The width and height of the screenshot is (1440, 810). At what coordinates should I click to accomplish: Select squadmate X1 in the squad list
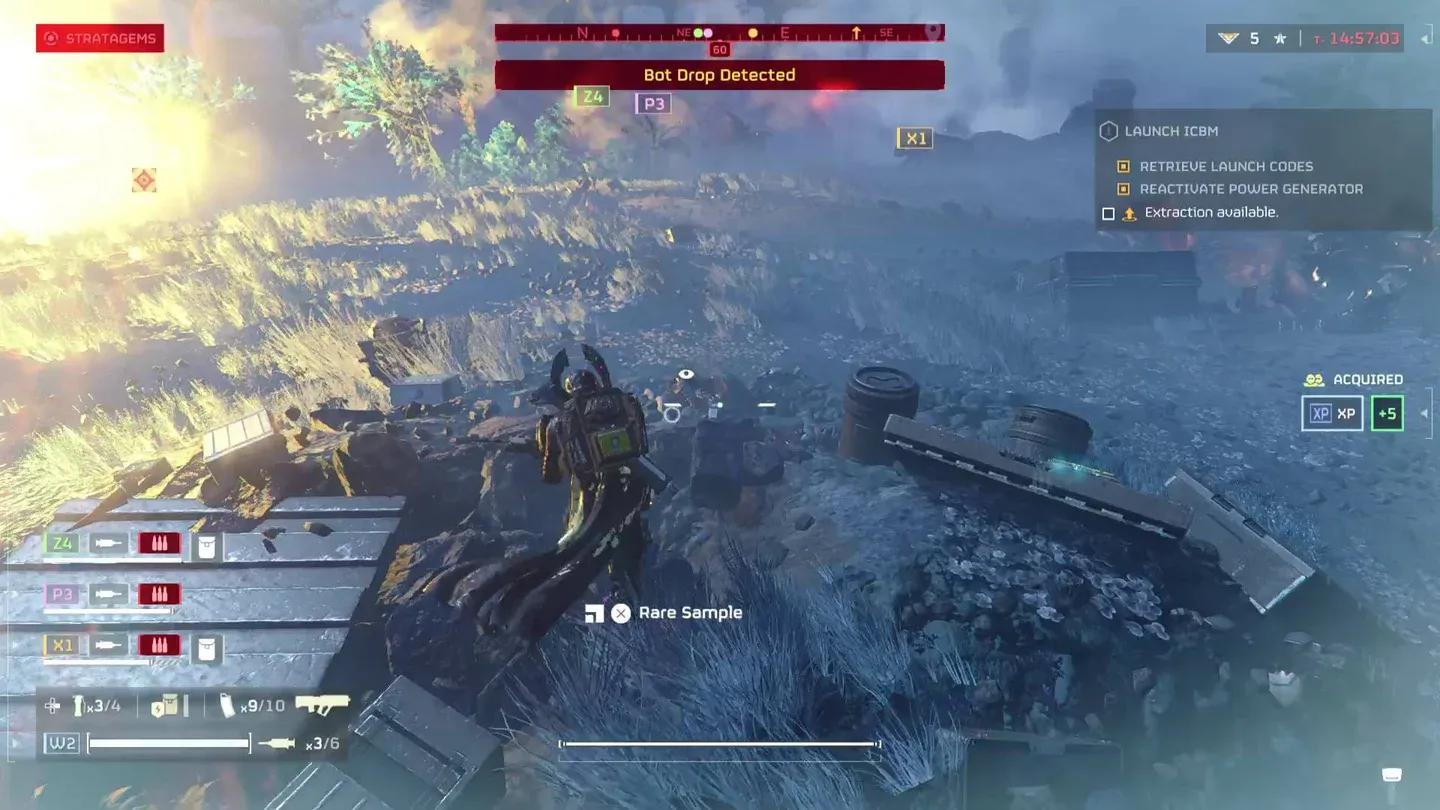tap(62, 645)
